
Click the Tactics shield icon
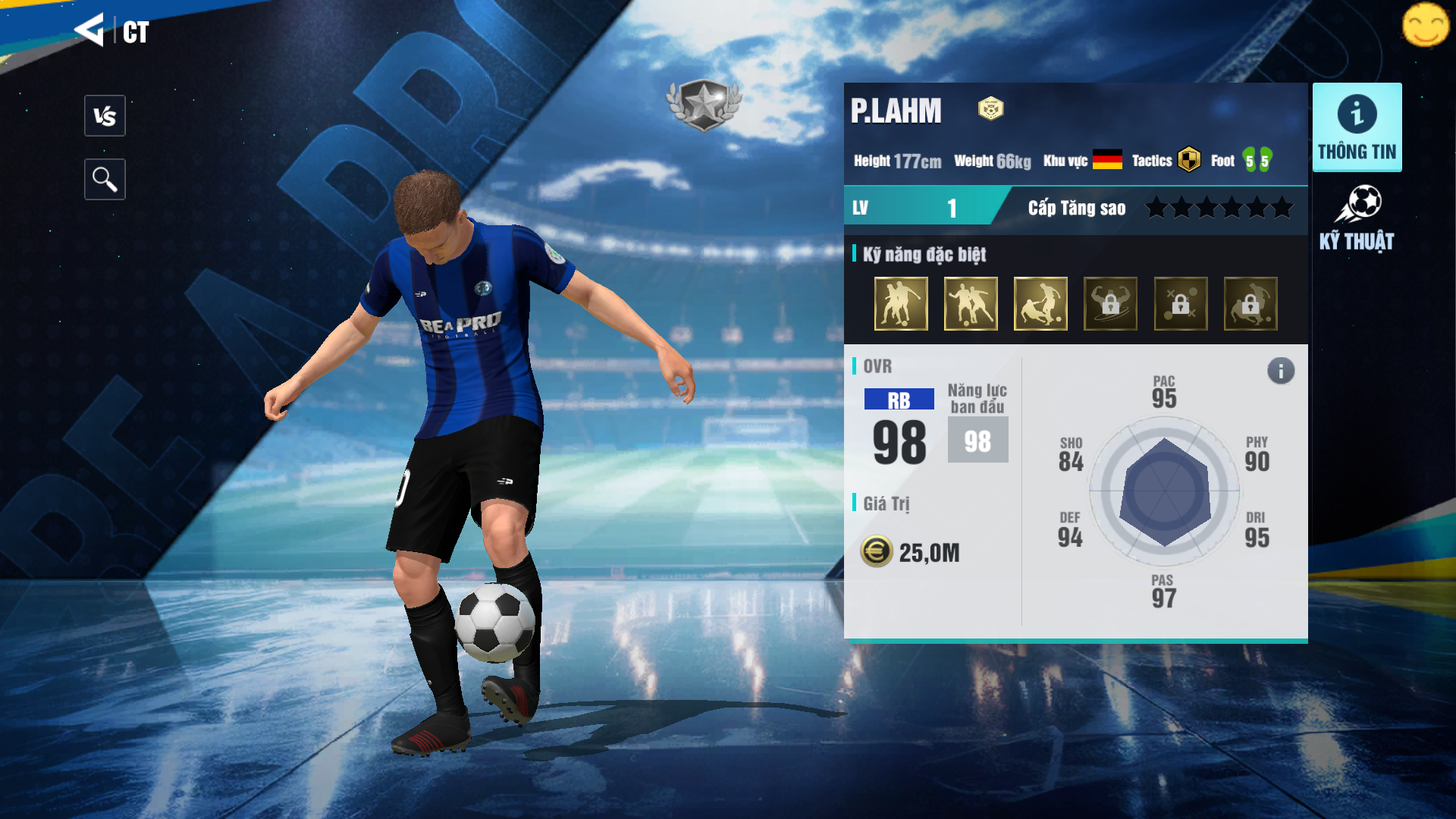pos(1189,160)
